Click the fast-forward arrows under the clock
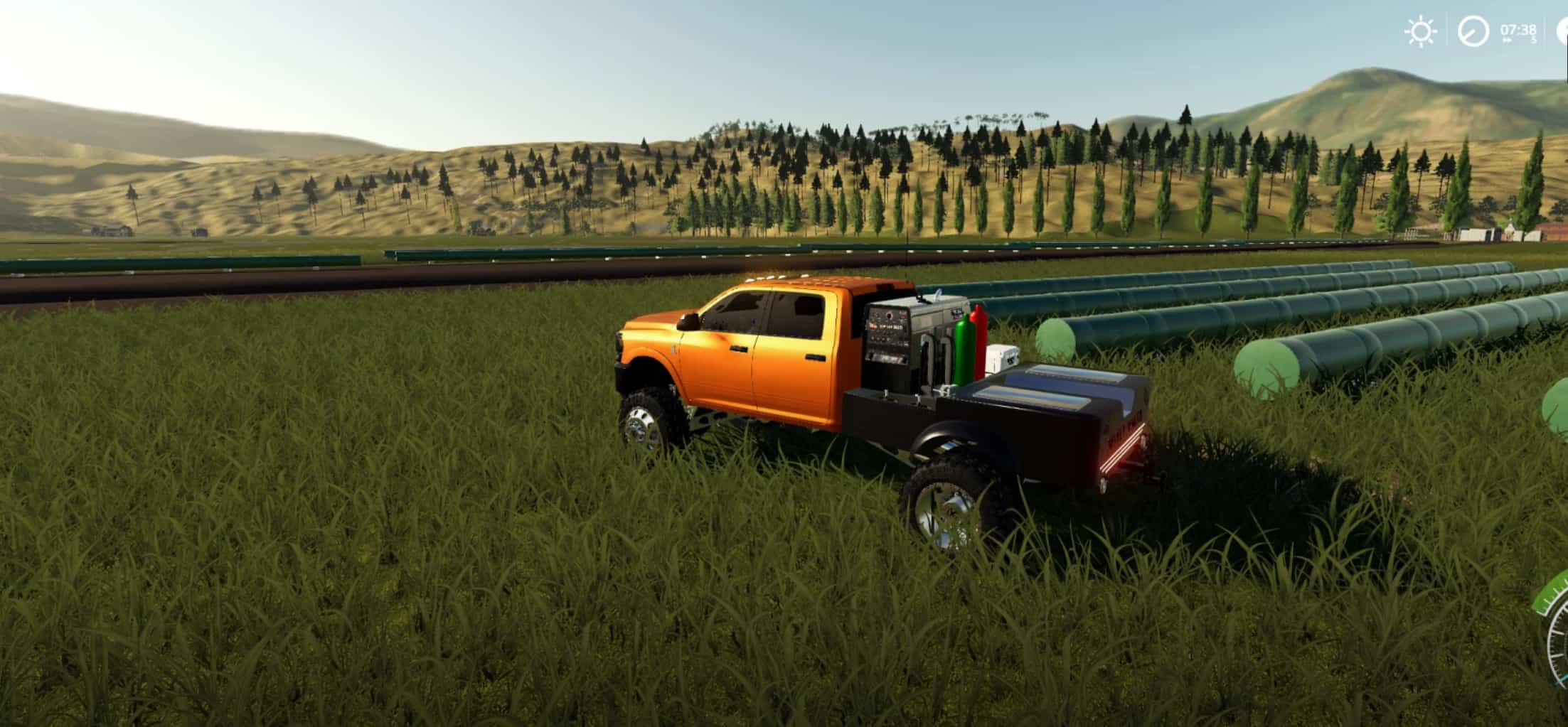 click(1508, 41)
